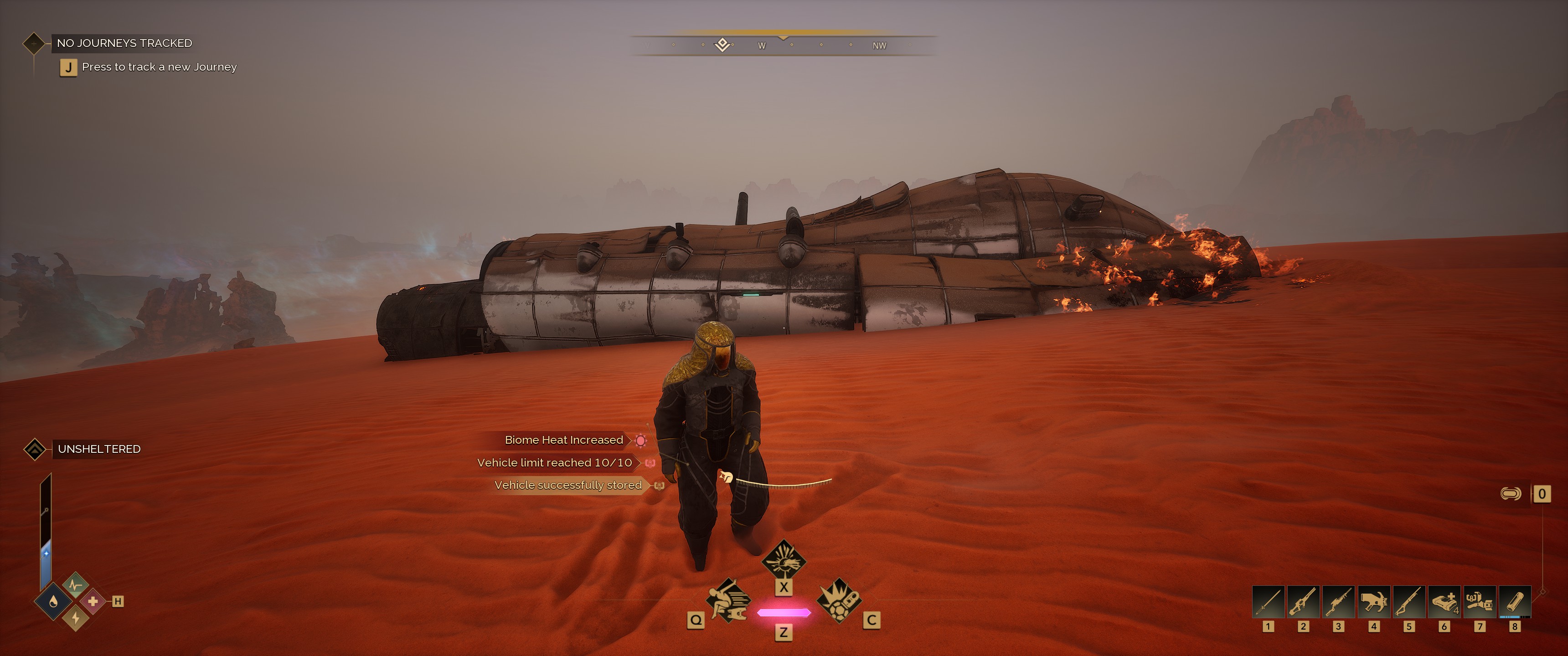
Task: Select the welding tool in hotbar slot 7
Action: point(1479,602)
